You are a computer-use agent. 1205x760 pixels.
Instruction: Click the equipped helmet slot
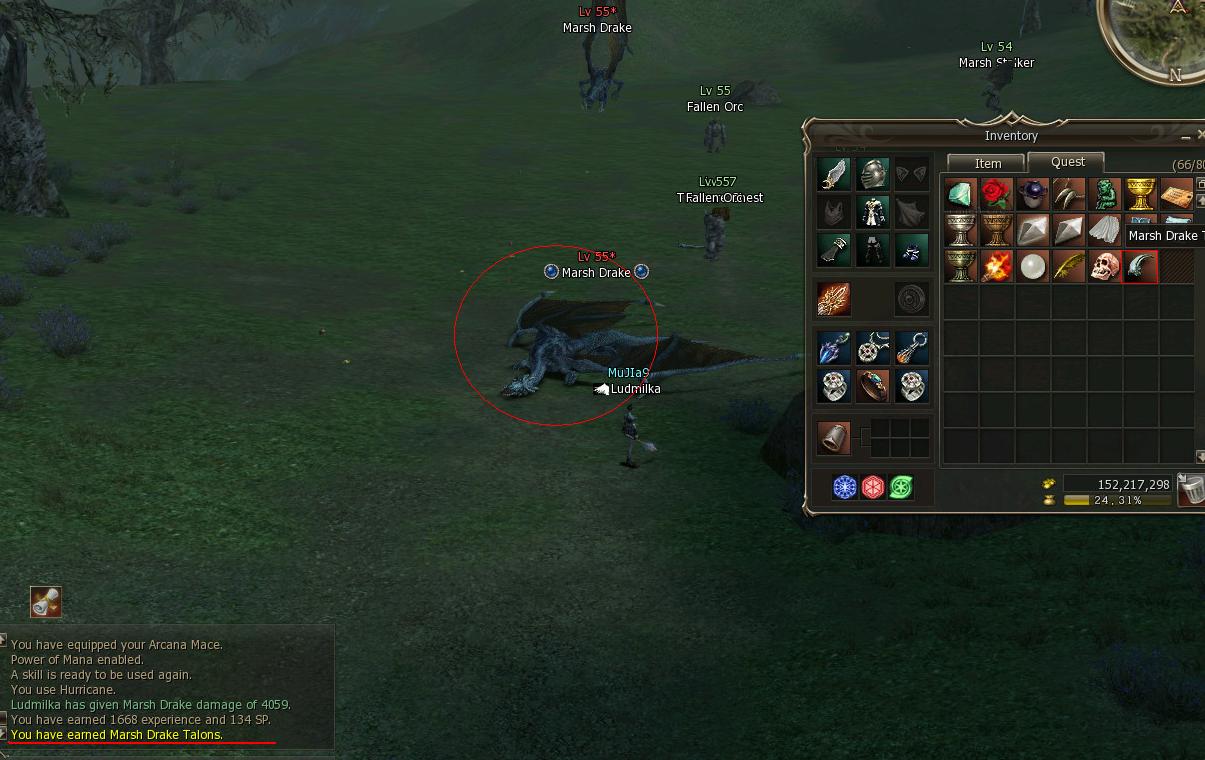click(872, 174)
